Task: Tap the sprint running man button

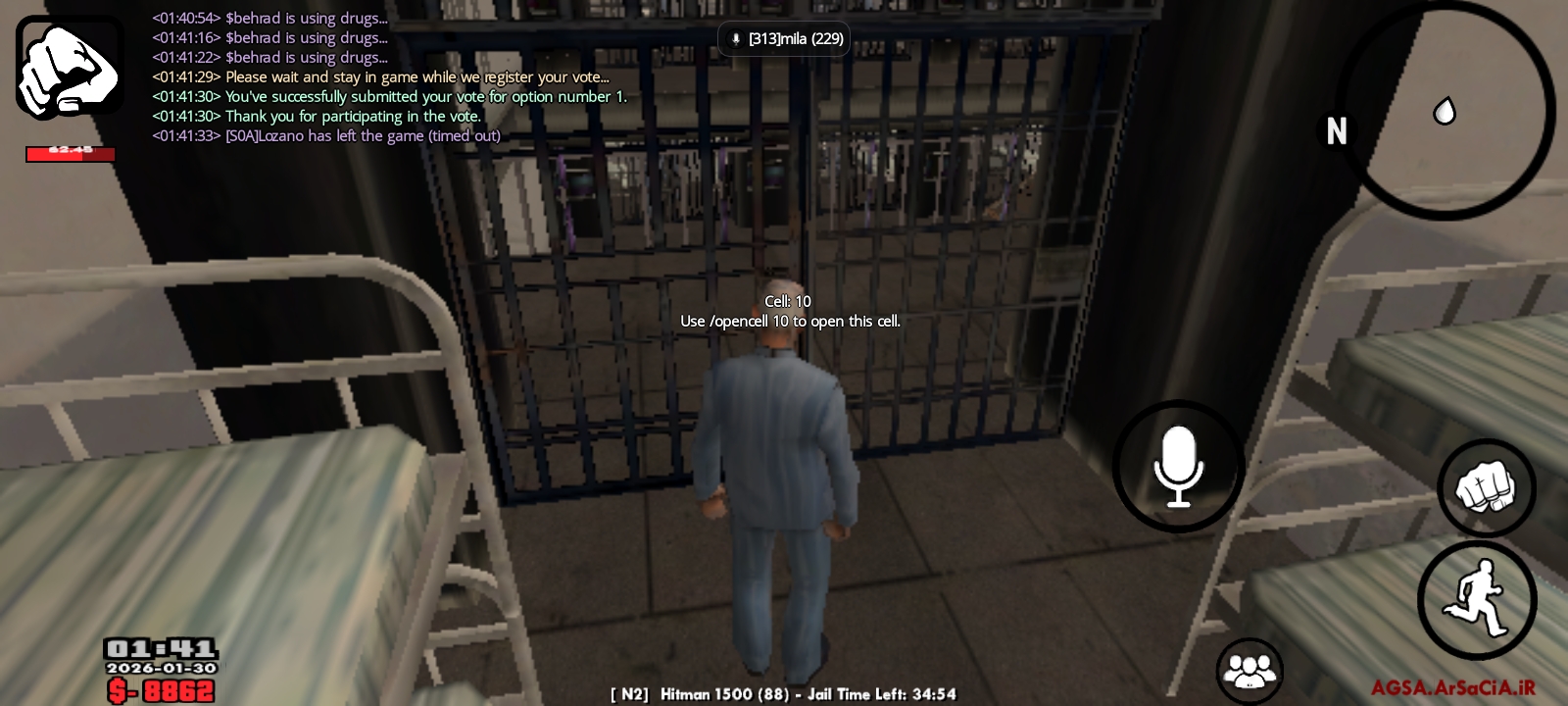Action: point(1477,599)
